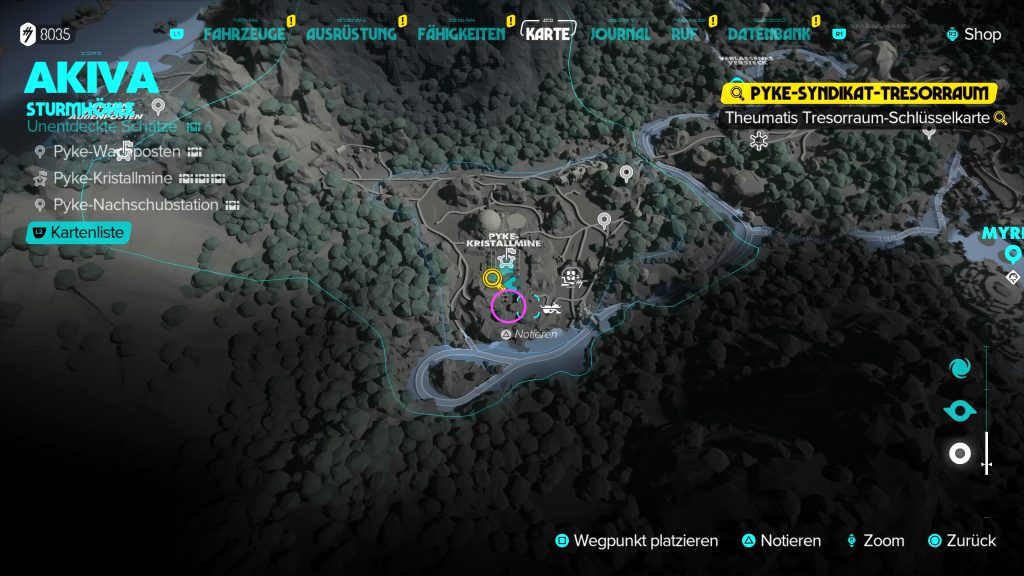Select the galaxy spiral zoom level icon

click(960, 368)
